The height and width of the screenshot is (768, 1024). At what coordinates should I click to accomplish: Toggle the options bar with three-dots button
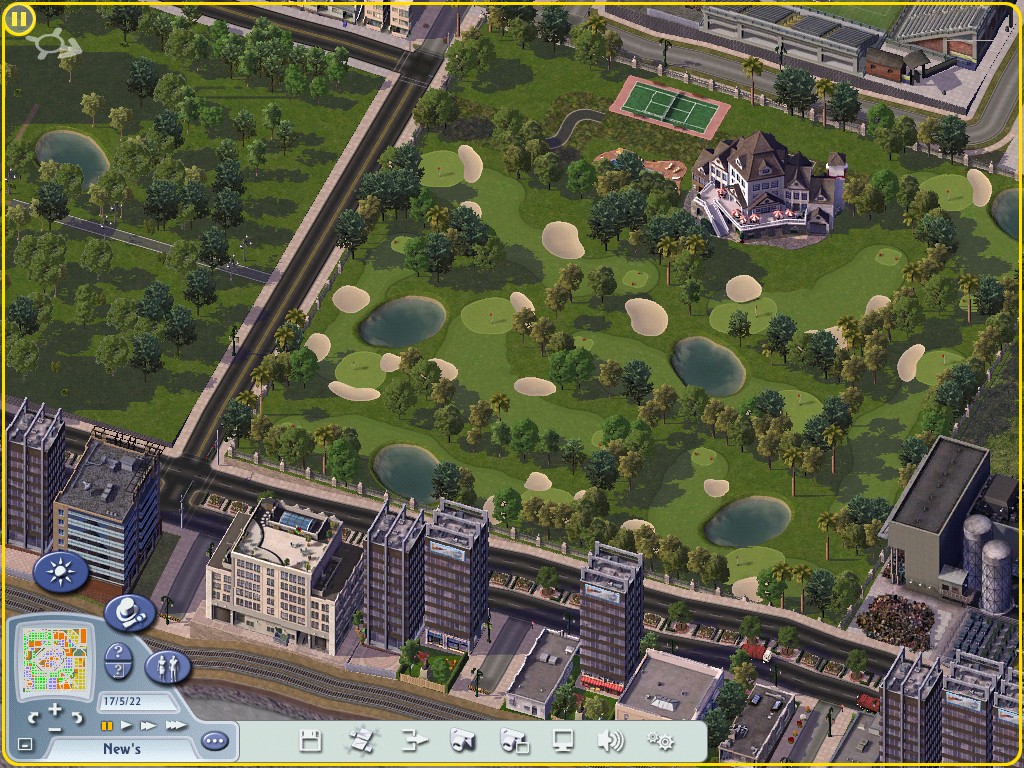tap(214, 741)
